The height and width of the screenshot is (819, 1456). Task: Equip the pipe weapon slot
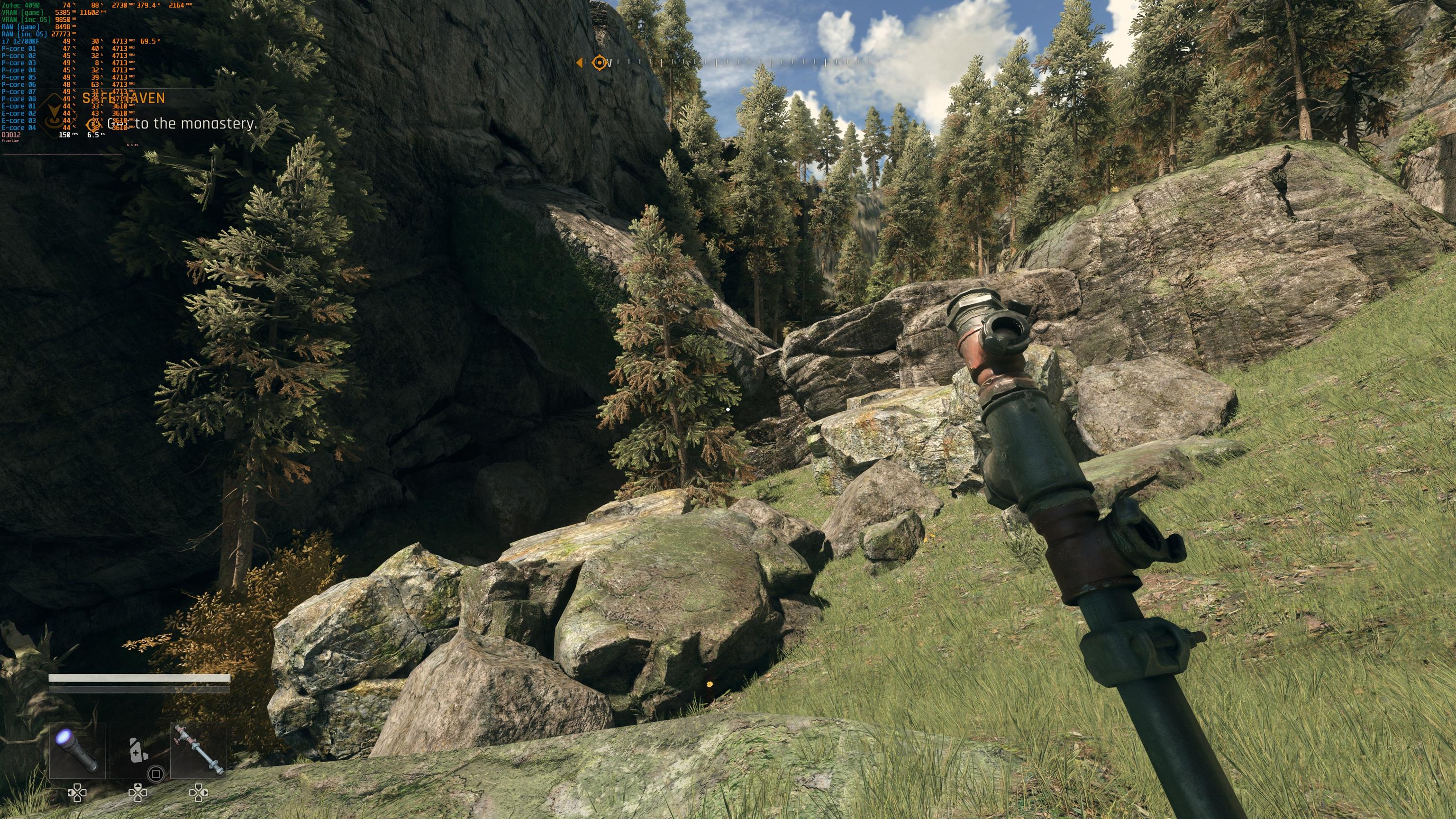[x=199, y=751]
